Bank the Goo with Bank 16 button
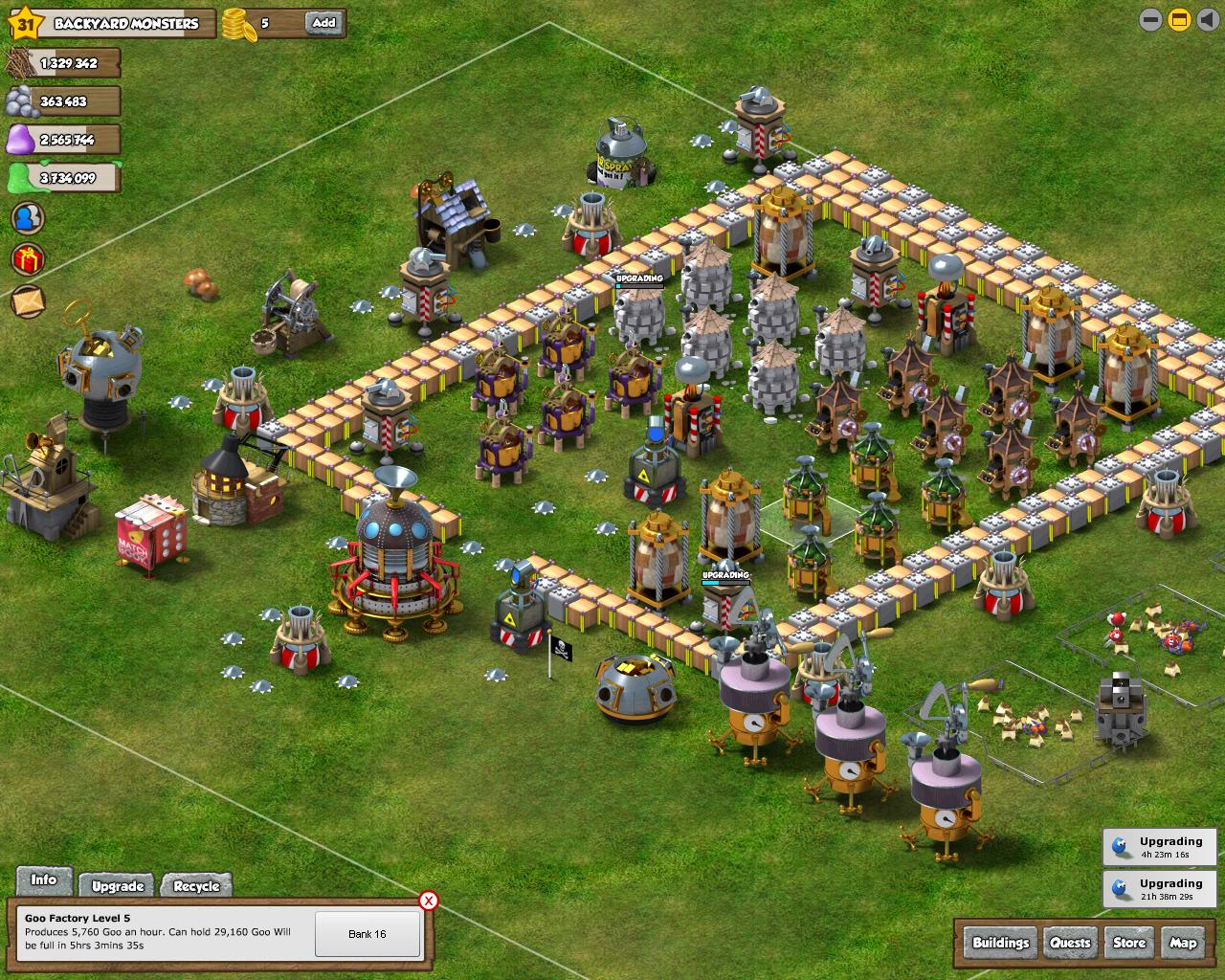Image resolution: width=1225 pixels, height=980 pixels. click(367, 934)
